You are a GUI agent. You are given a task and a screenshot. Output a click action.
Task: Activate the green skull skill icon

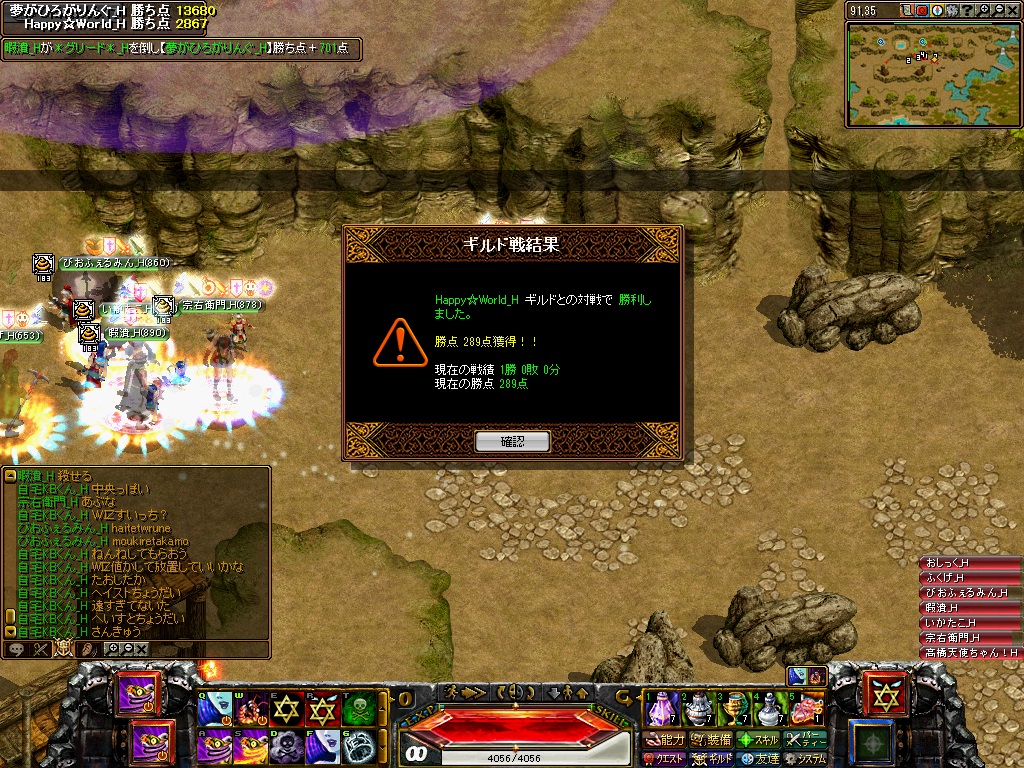click(358, 708)
